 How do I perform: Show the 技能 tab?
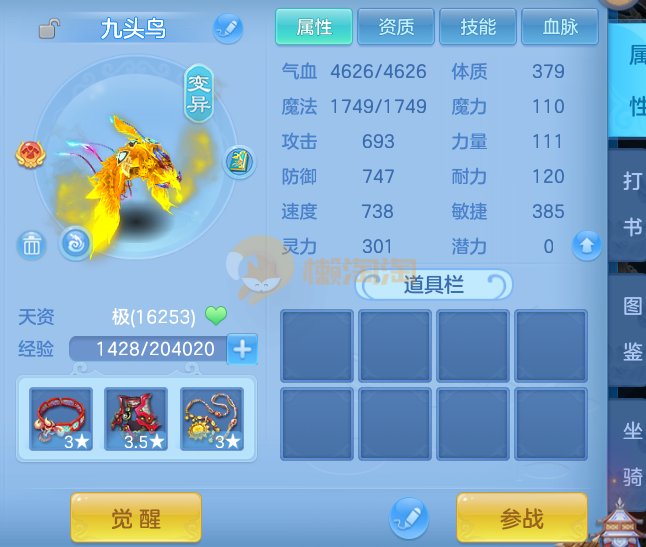click(x=478, y=27)
